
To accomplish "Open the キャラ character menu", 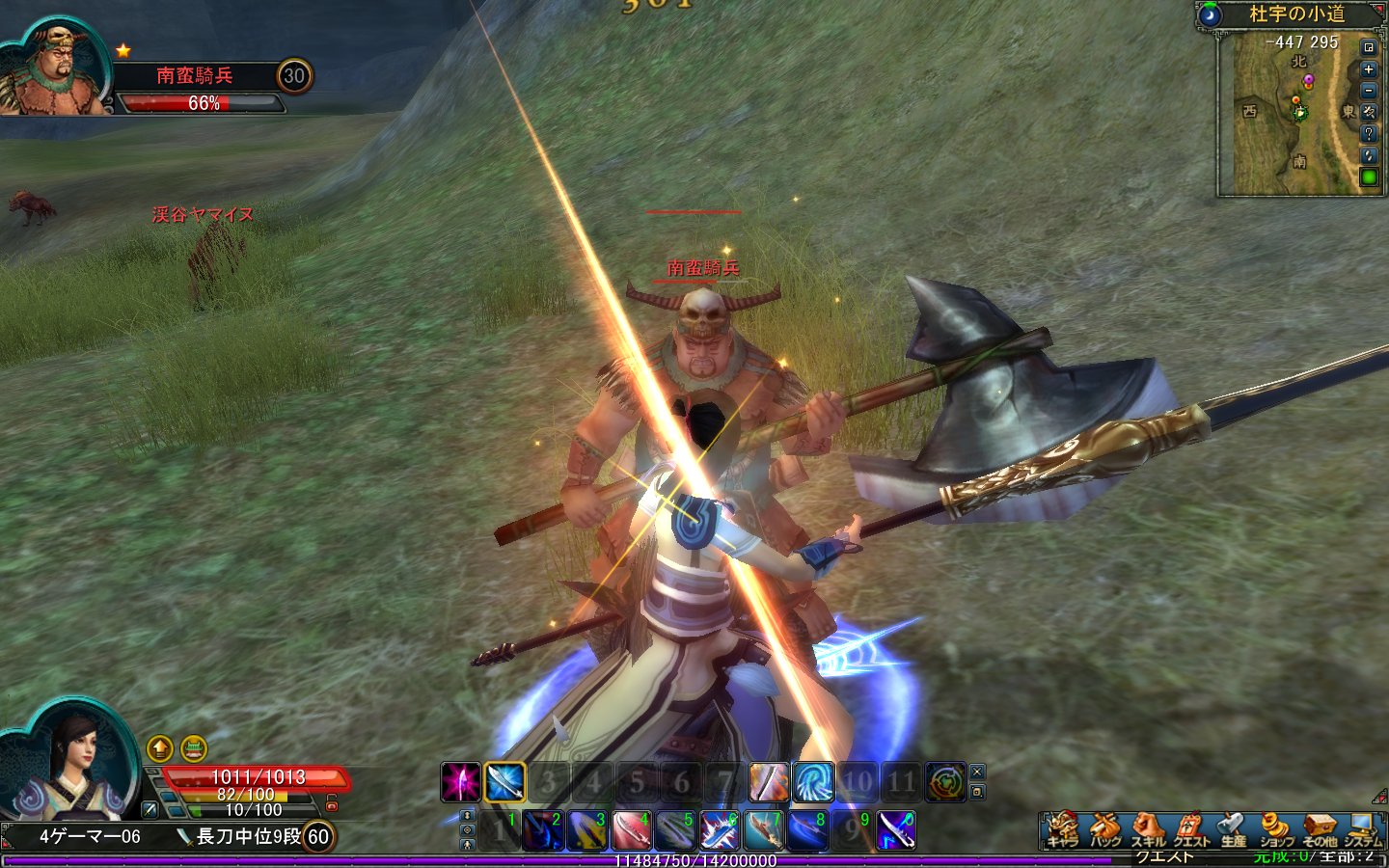I will pos(1062,828).
